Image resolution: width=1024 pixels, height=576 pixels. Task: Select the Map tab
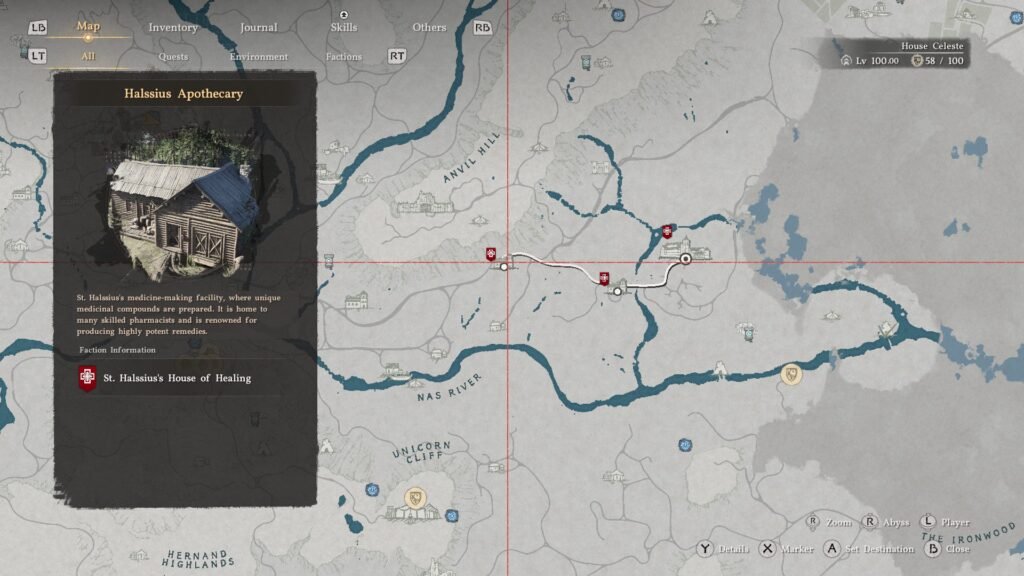[x=88, y=26]
